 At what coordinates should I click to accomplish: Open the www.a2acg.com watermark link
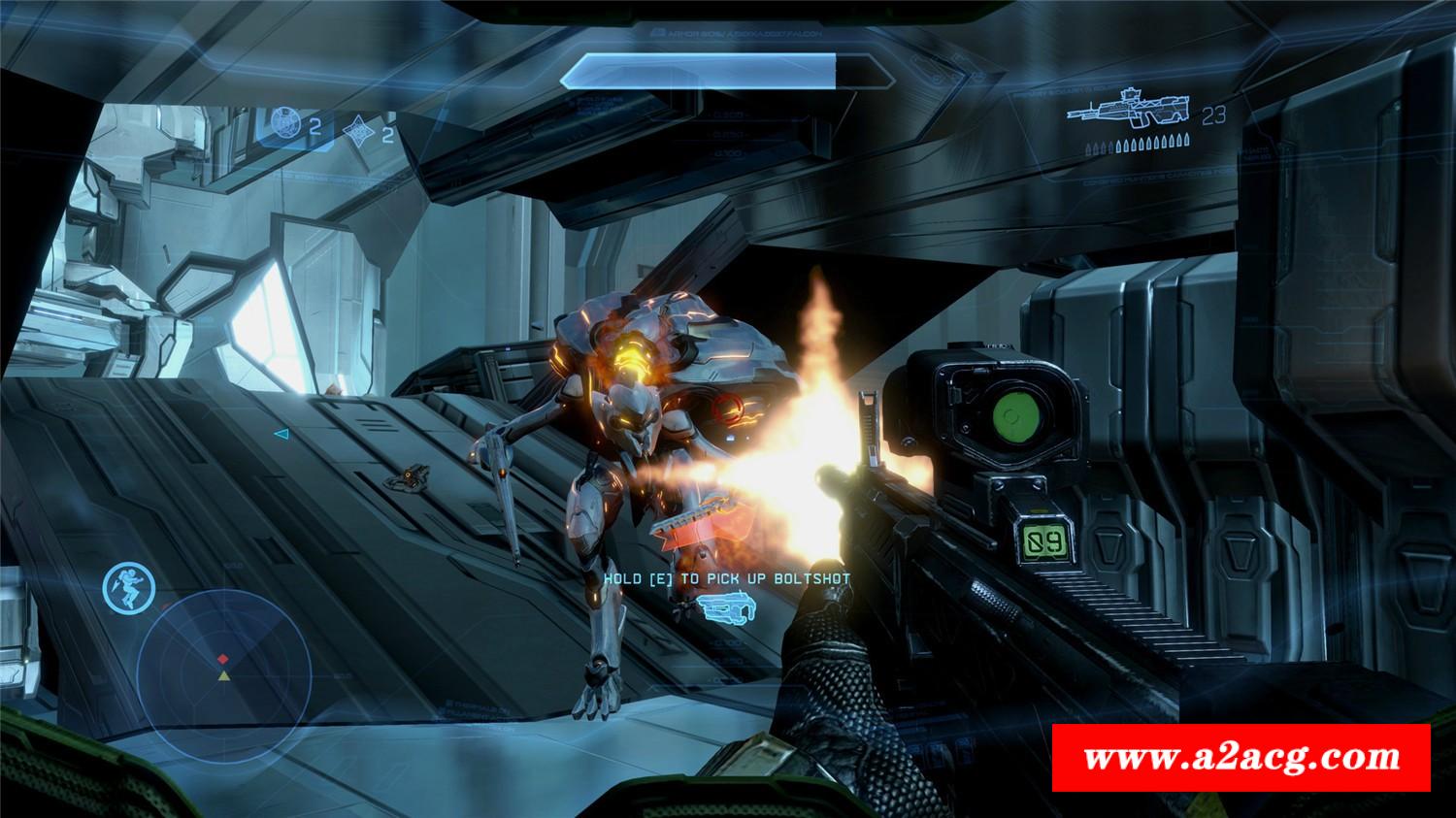[1241, 757]
